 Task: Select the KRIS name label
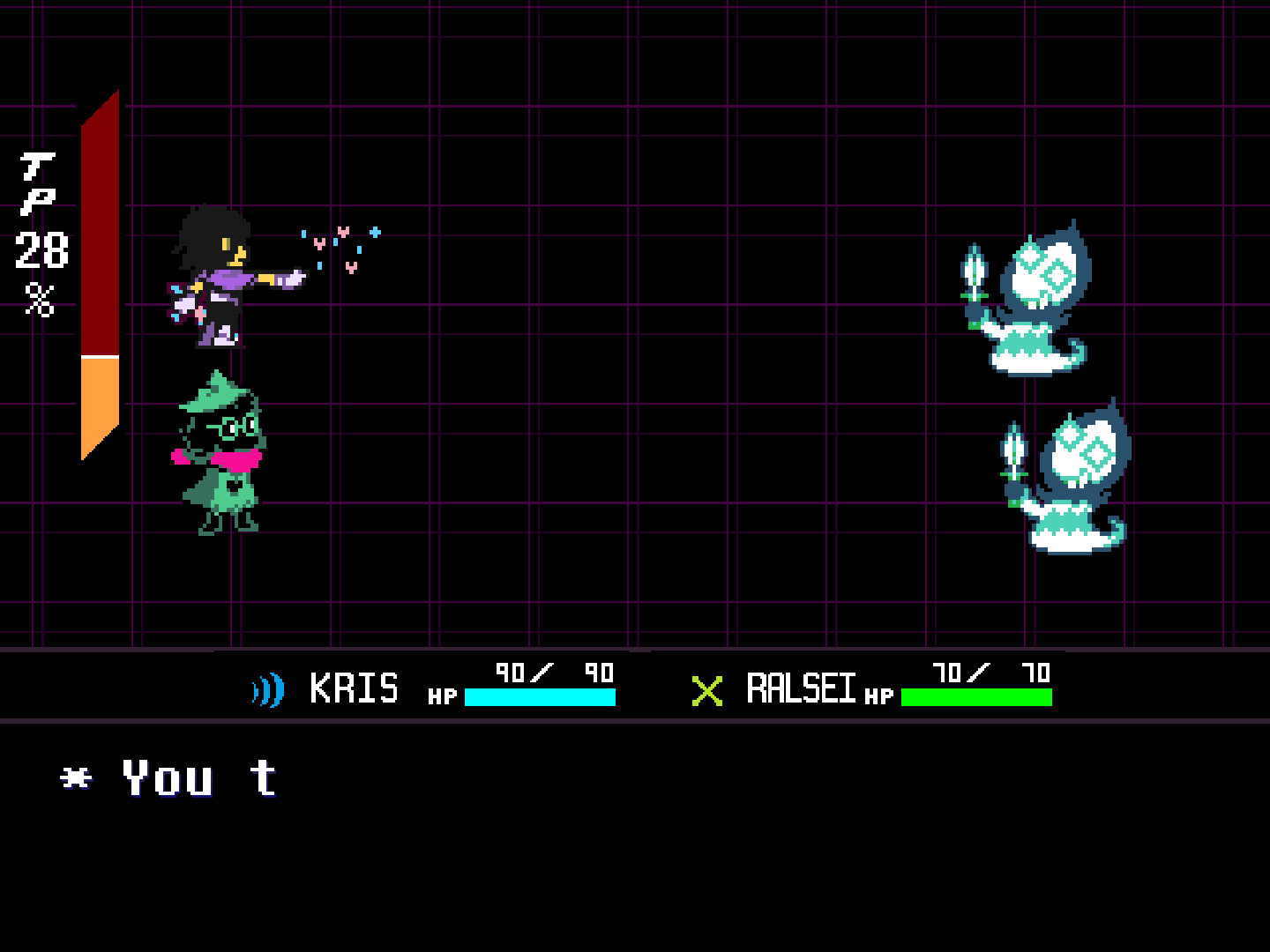[x=353, y=688]
